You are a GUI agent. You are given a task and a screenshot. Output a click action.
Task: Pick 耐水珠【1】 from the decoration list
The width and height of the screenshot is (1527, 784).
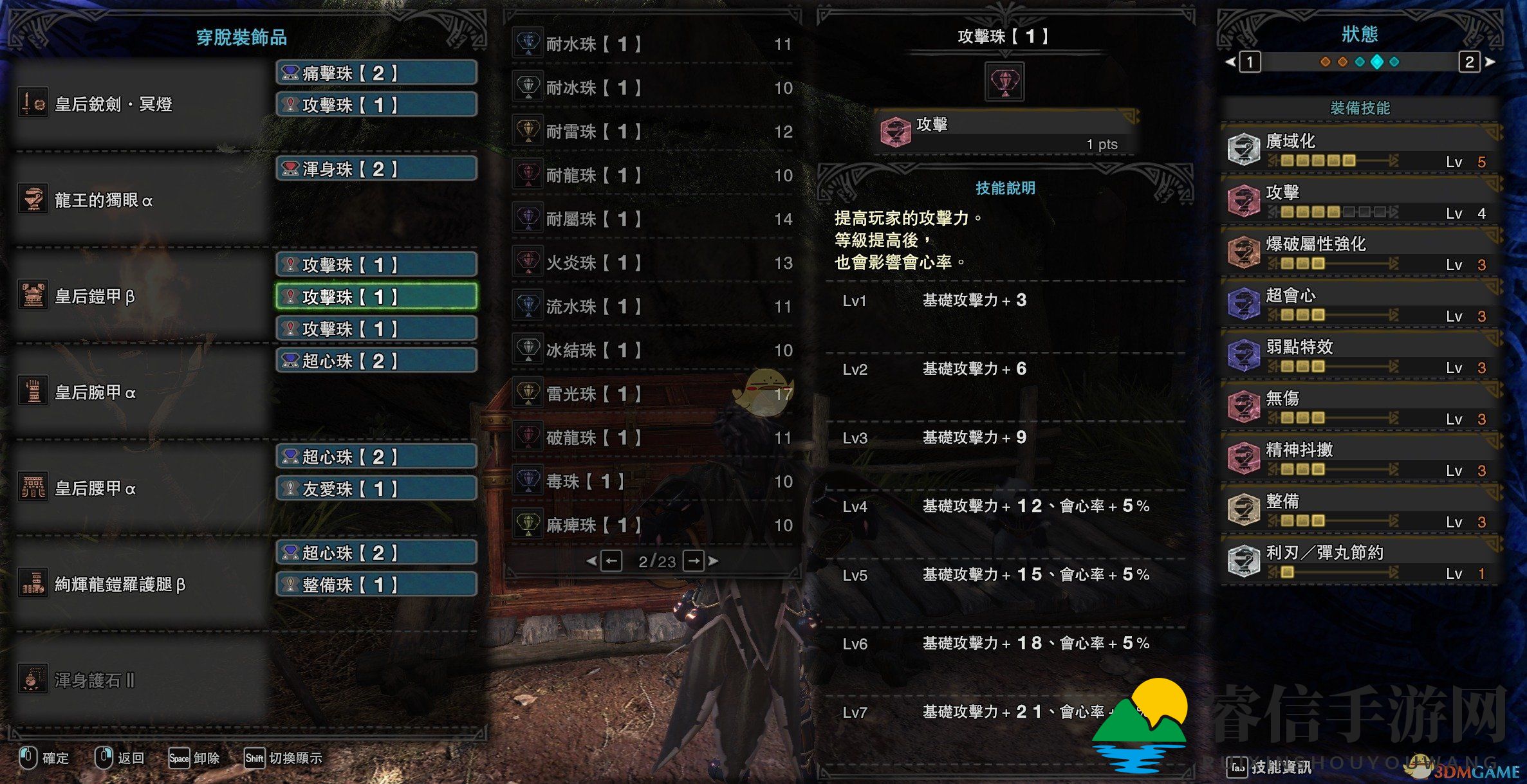tap(653, 44)
